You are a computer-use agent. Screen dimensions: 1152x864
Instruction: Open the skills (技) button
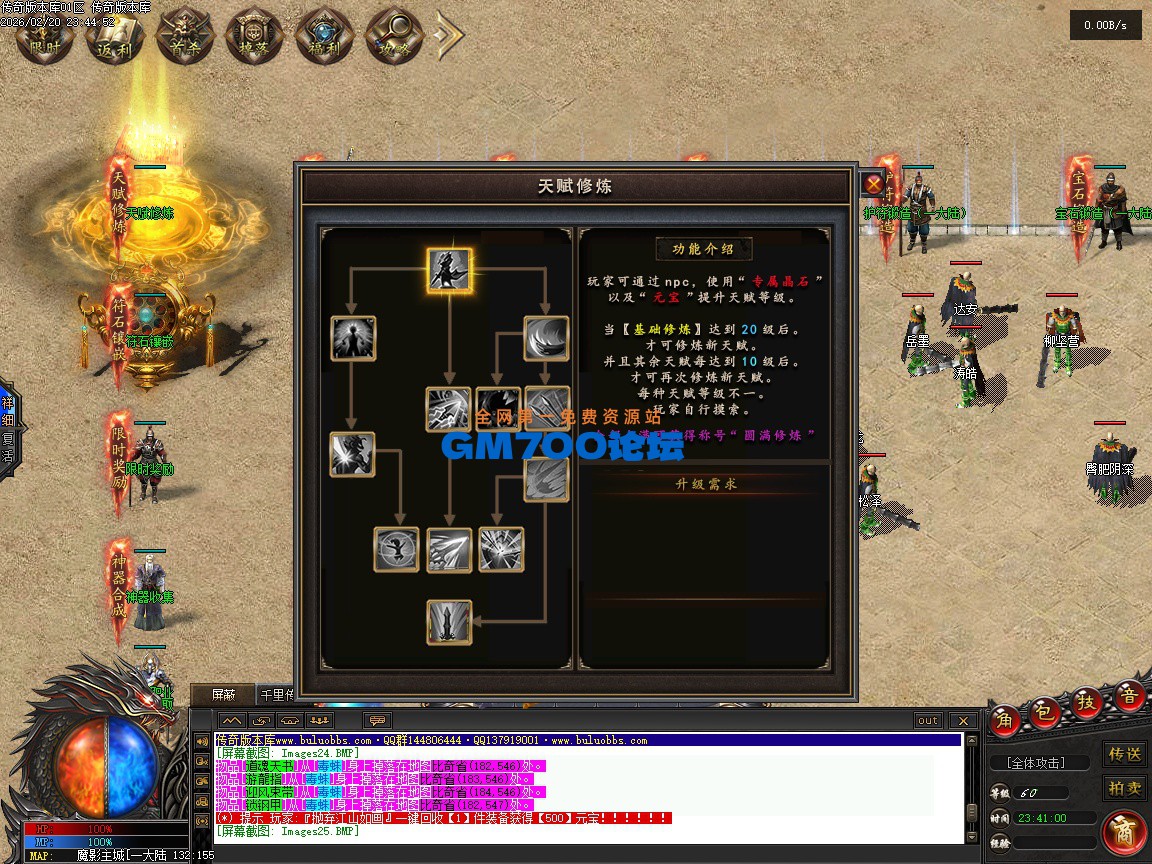[x=1087, y=704]
